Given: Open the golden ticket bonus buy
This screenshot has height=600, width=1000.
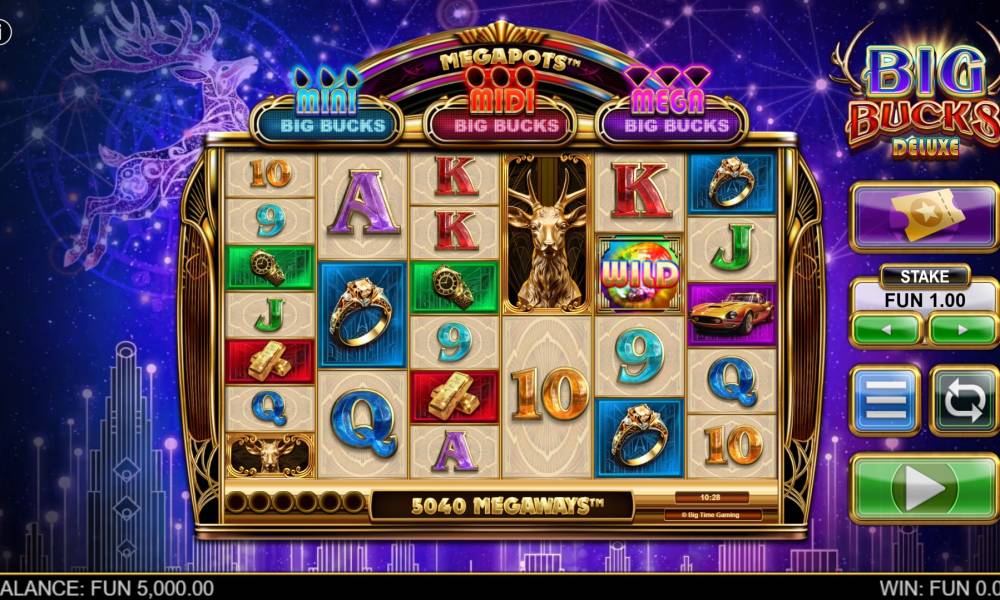Looking at the screenshot, I should 923,216.
